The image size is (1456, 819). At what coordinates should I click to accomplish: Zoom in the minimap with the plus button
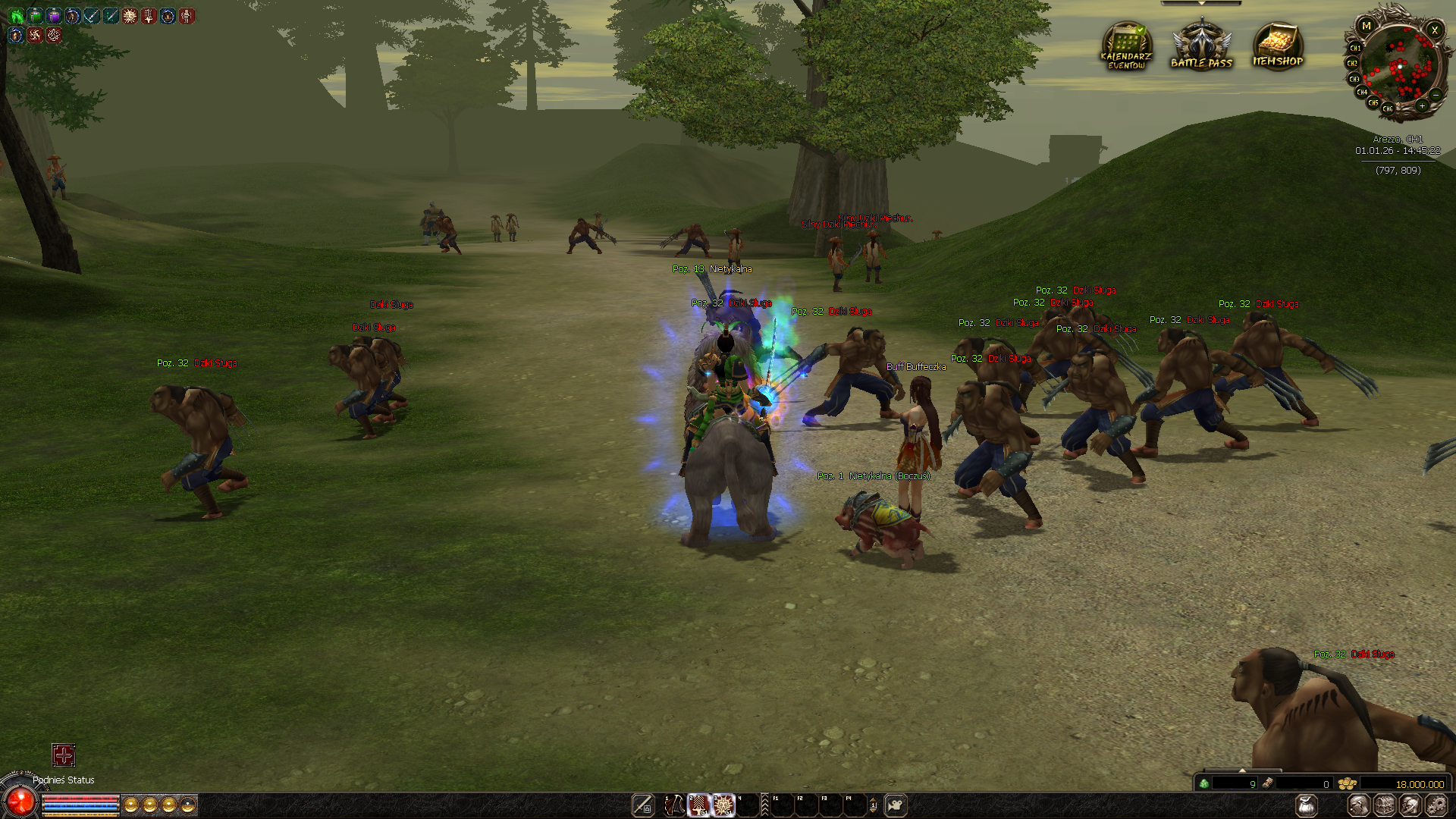click(x=1422, y=106)
